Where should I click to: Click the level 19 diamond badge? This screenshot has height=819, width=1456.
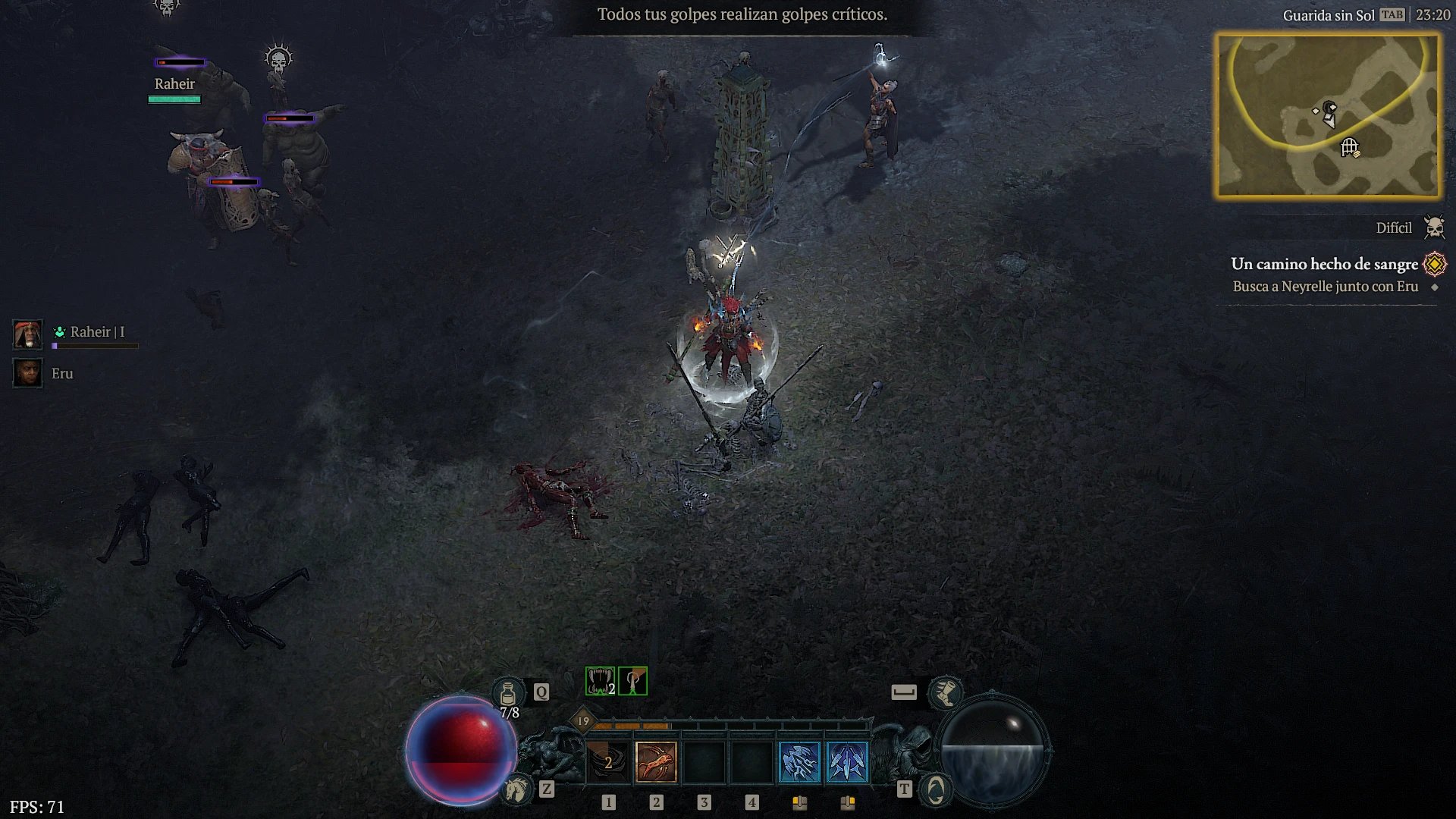click(583, 720)
